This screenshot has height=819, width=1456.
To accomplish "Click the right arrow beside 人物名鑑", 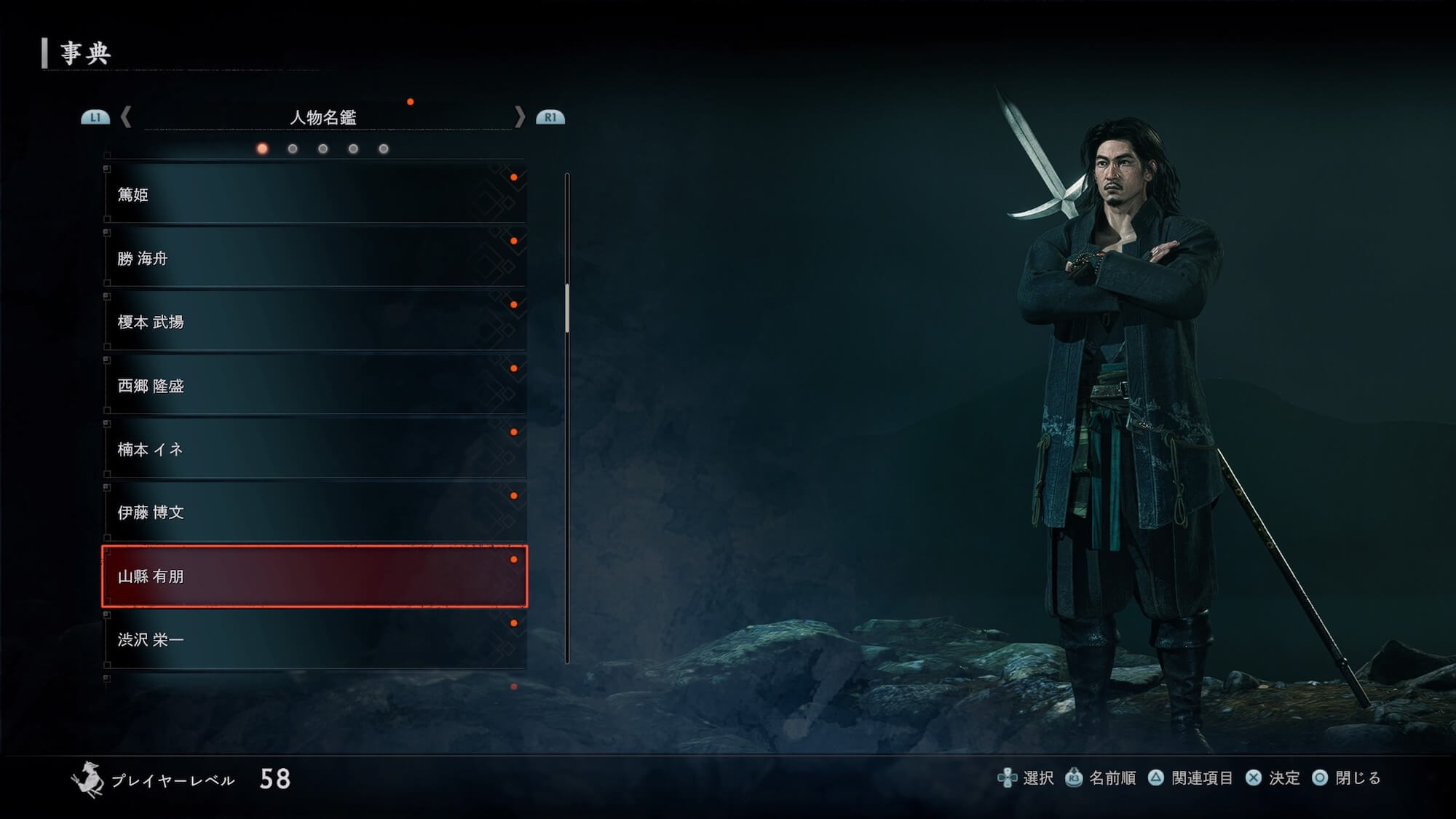I will [x=519, y=117].
